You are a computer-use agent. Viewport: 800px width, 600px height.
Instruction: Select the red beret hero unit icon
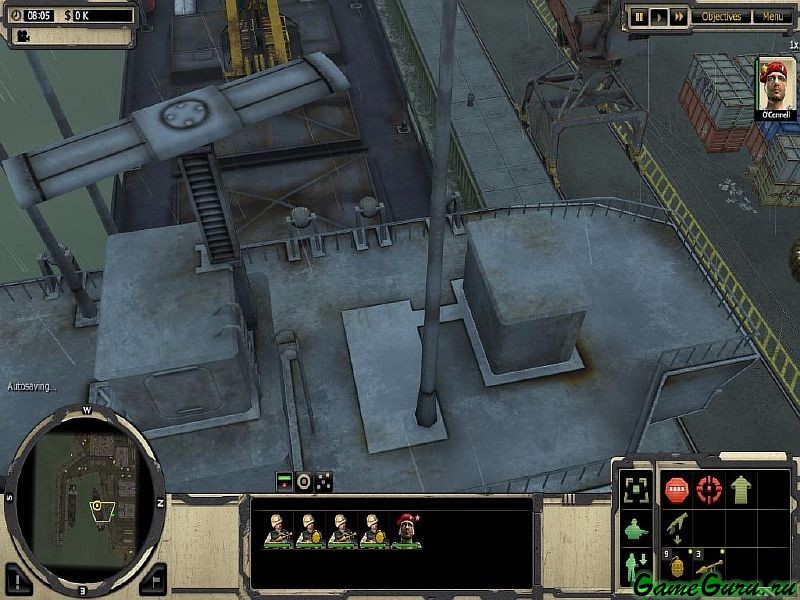(407, 530)
